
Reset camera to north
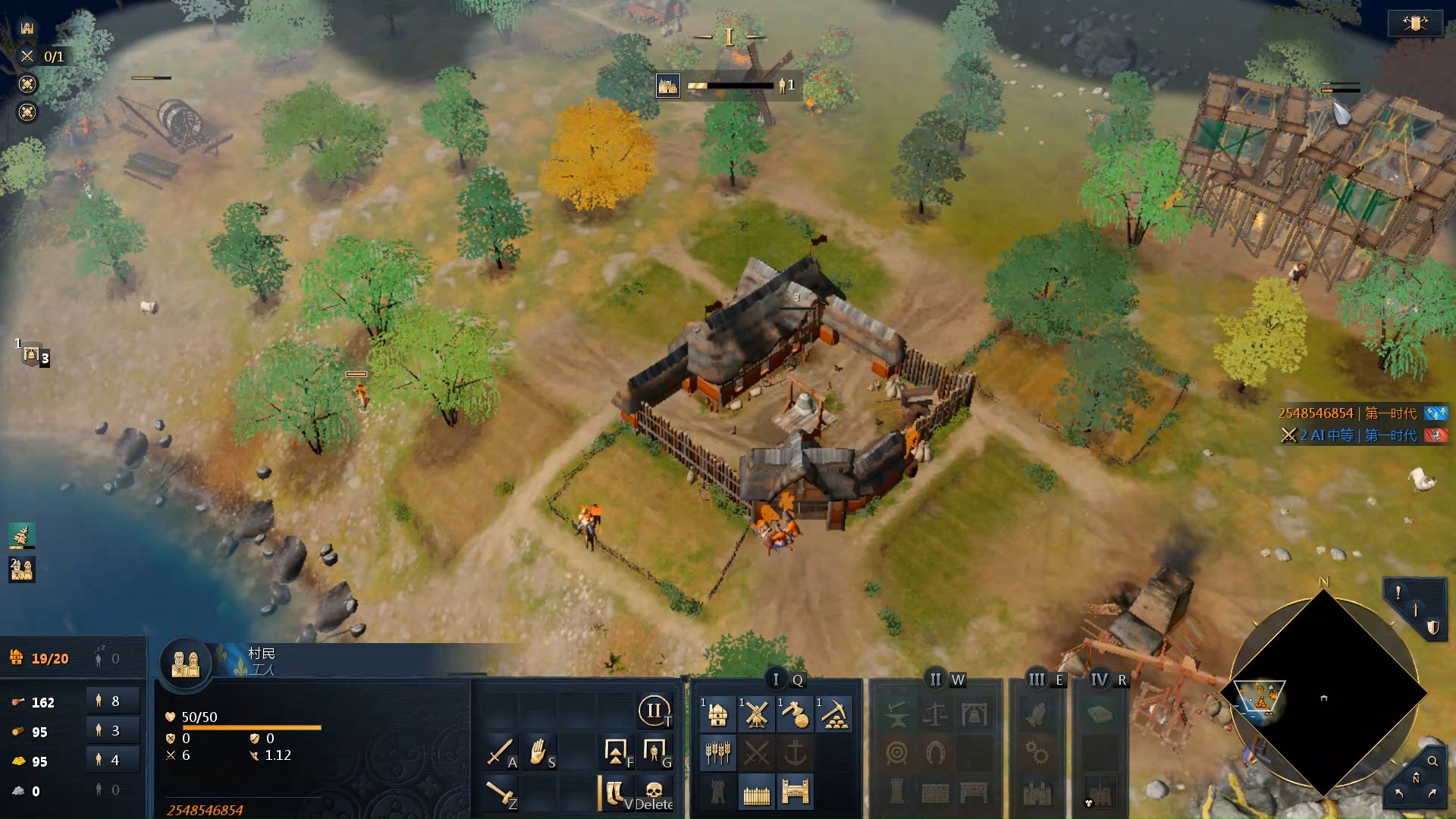pos(1415,779)
